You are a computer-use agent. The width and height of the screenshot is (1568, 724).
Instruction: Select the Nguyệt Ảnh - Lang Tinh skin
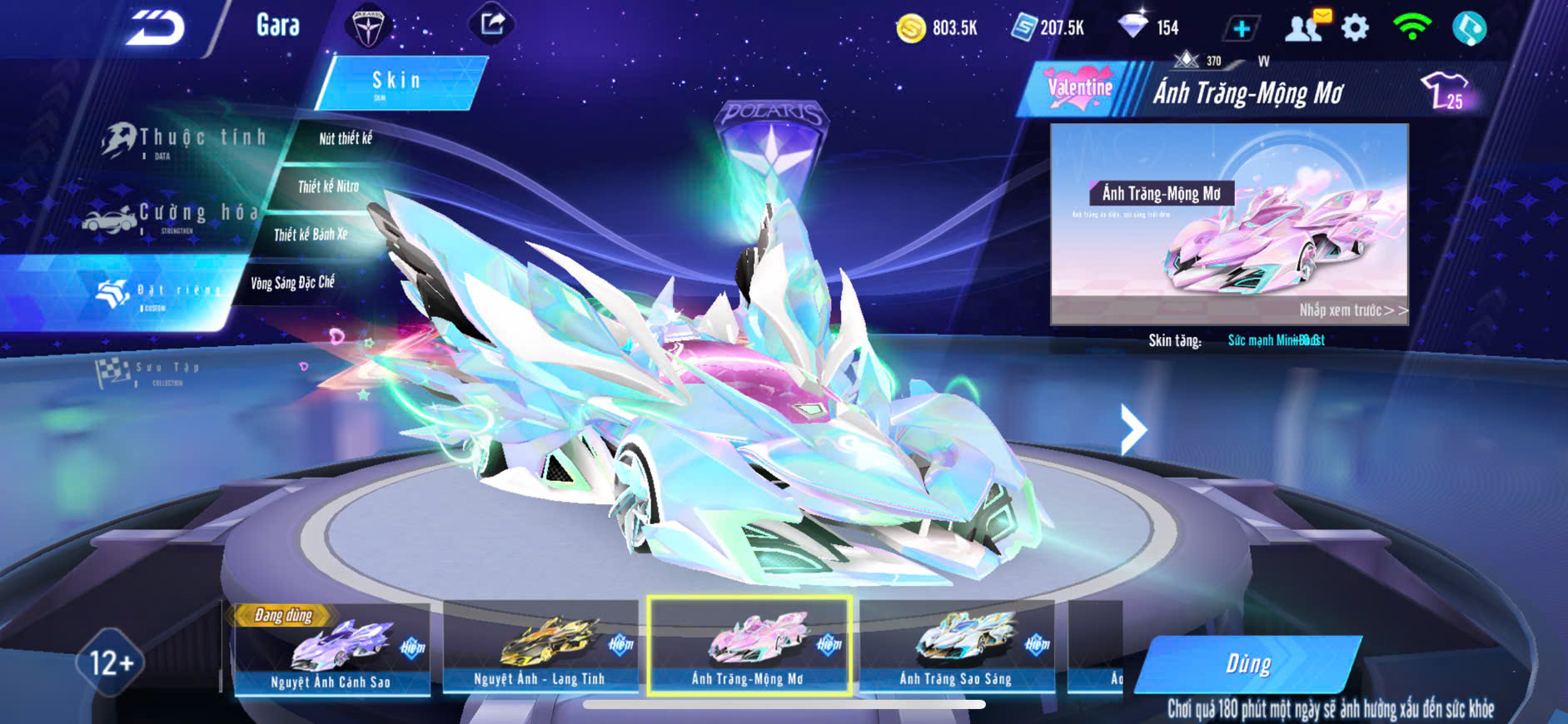point(540,647)
